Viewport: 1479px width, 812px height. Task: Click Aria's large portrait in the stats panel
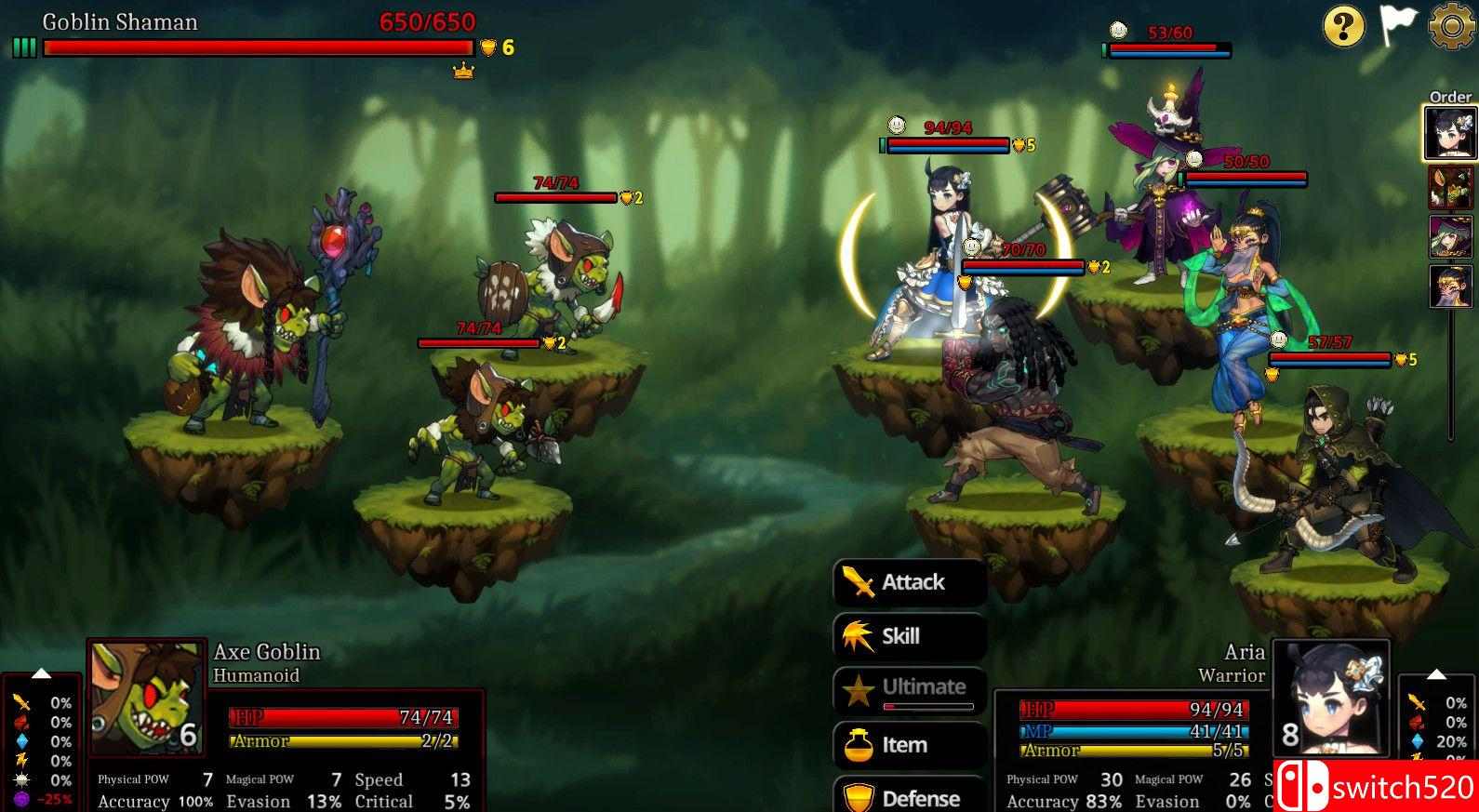[x=1331, y=698]
